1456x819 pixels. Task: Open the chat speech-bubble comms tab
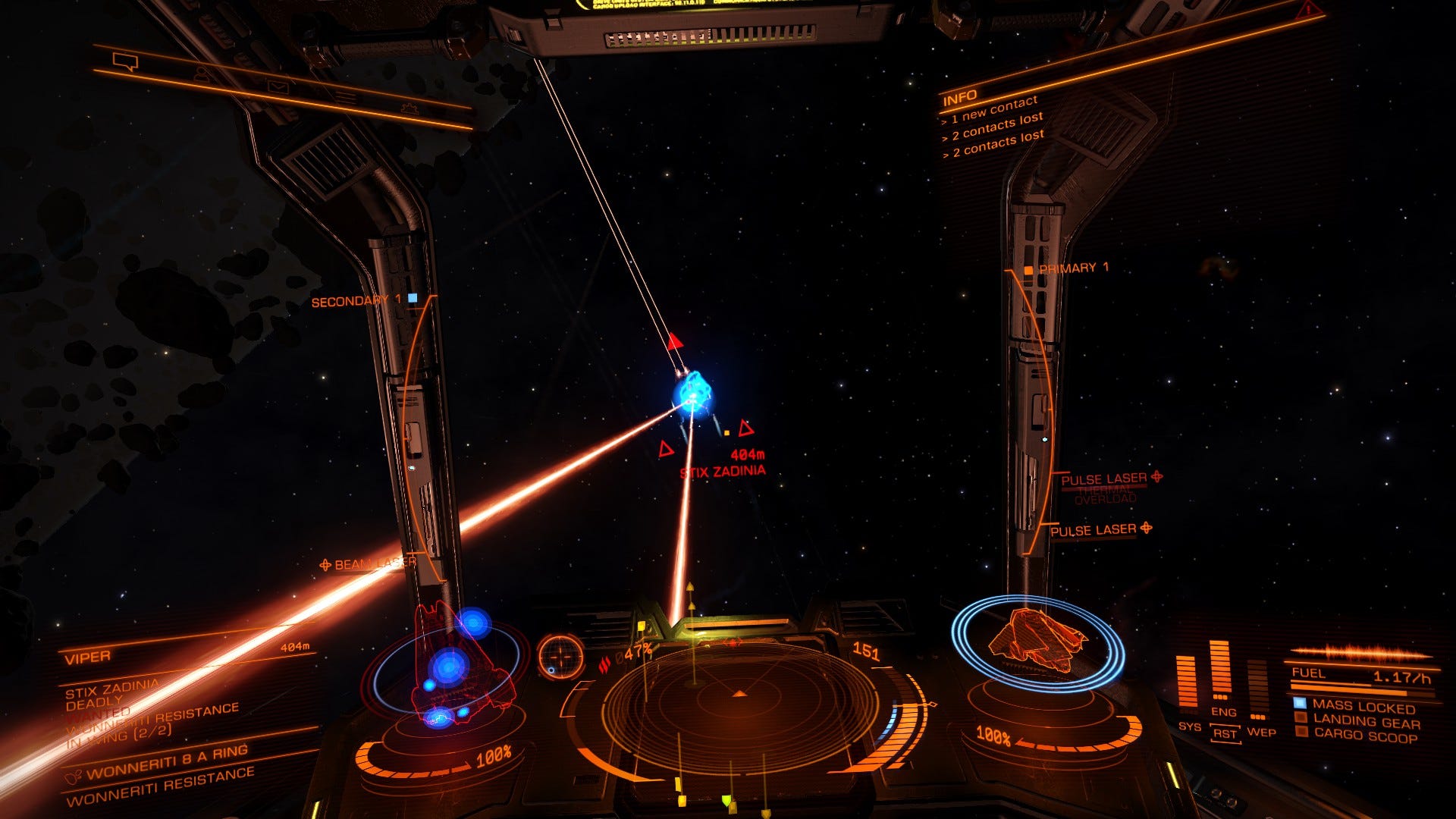pos(125,61)
